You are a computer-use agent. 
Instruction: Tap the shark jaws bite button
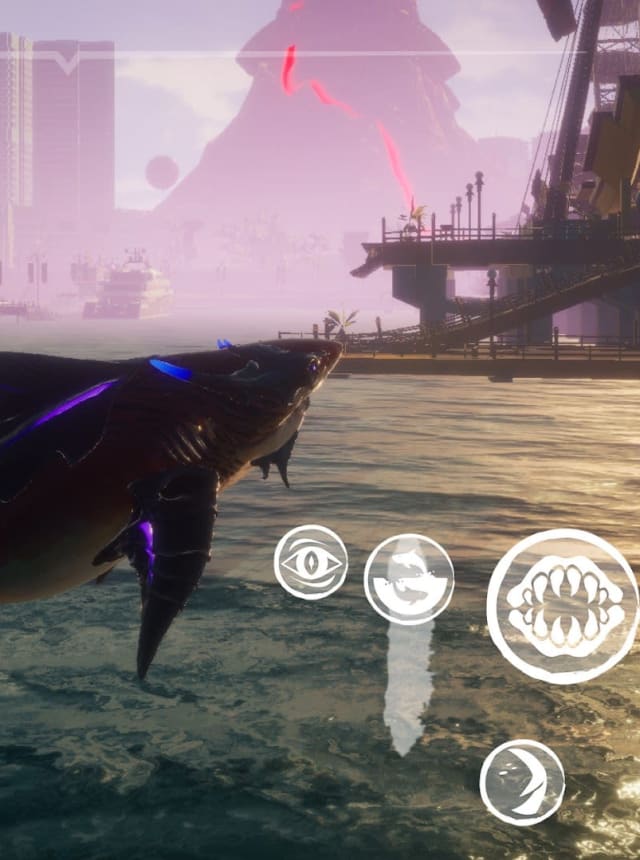[x=563, y=606]
